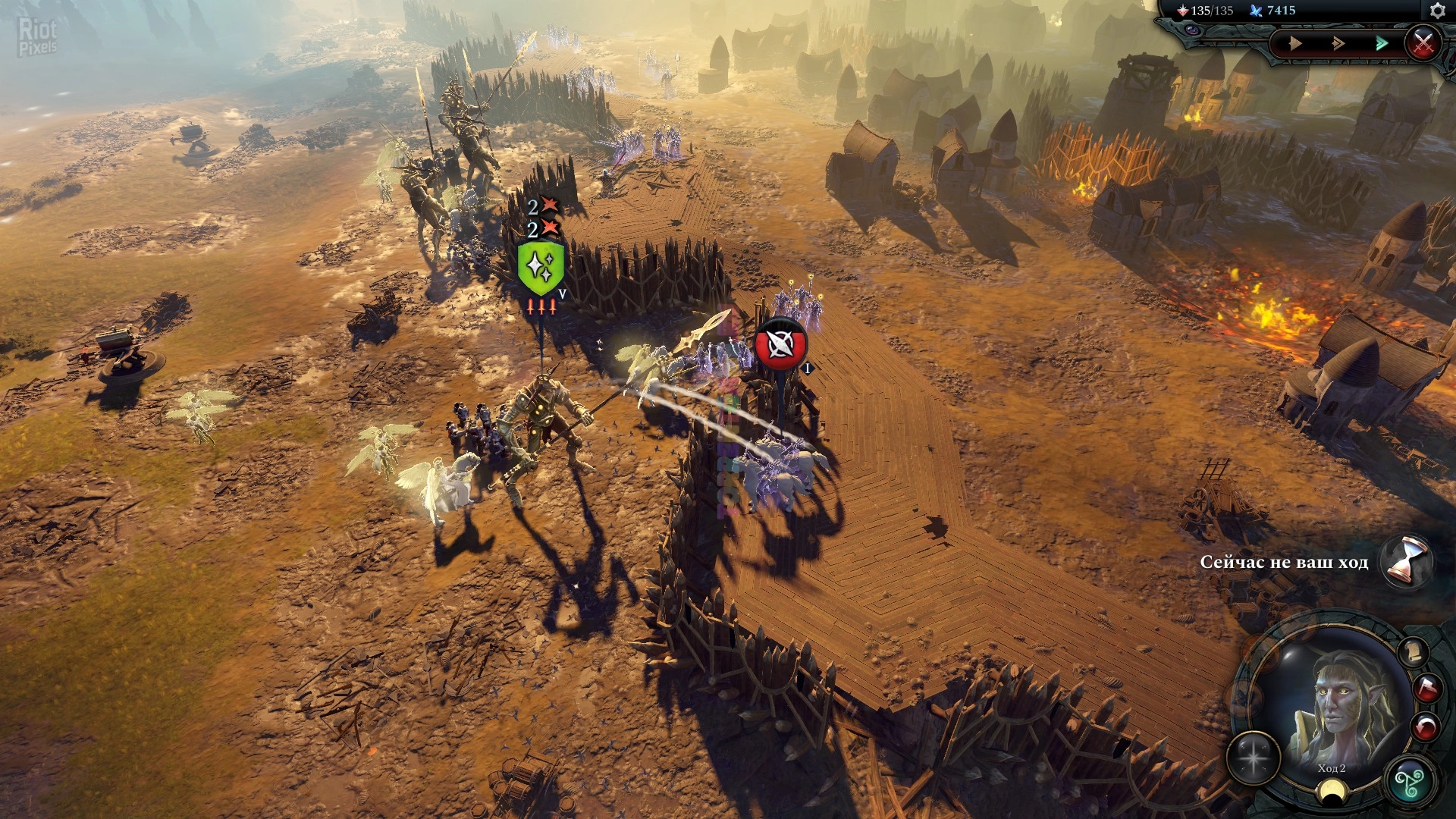Click the red flag surrender button
This screenshot has height=819, width=1456.
point(1427,688)
